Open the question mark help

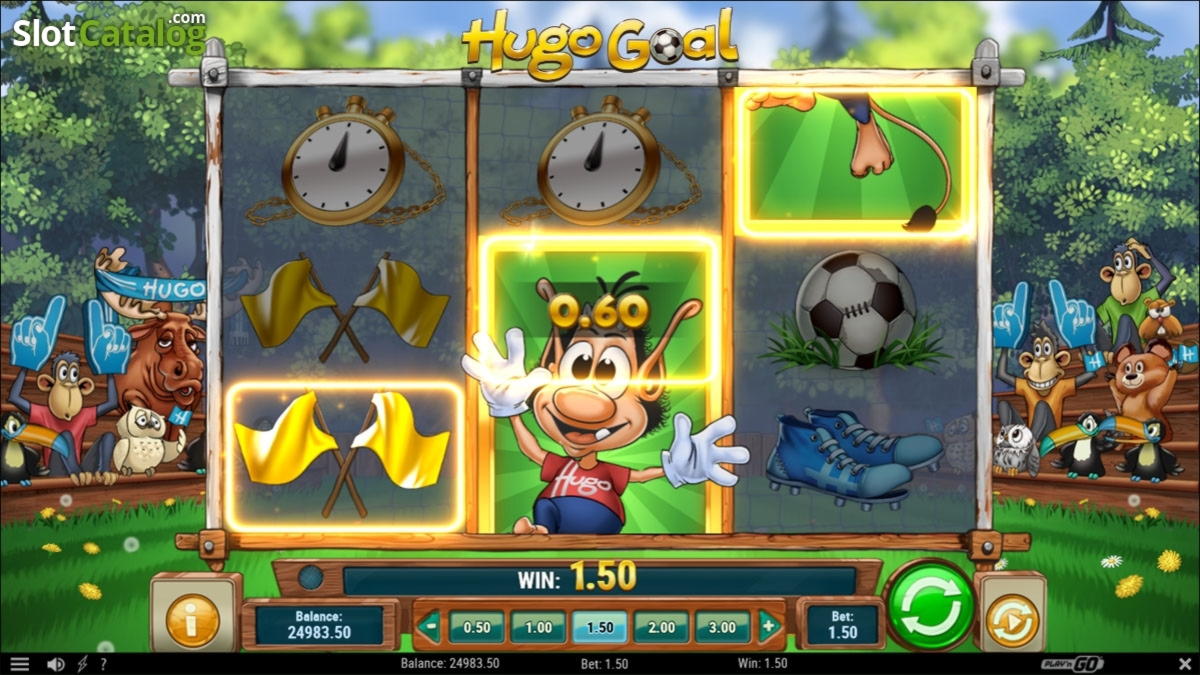pos(103,664)
